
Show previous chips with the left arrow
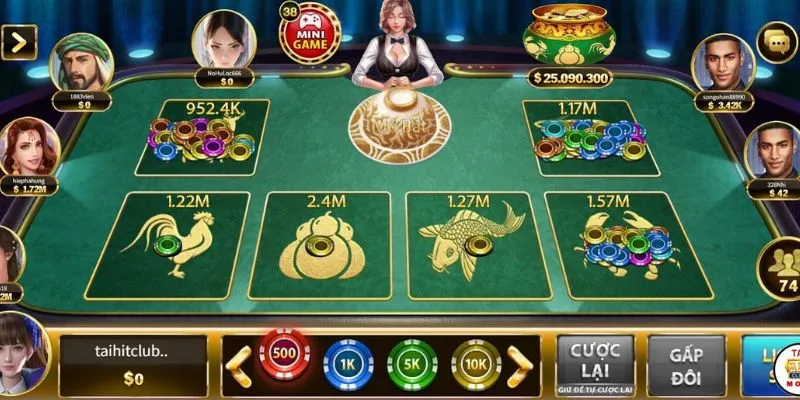[x=238, y=362]
